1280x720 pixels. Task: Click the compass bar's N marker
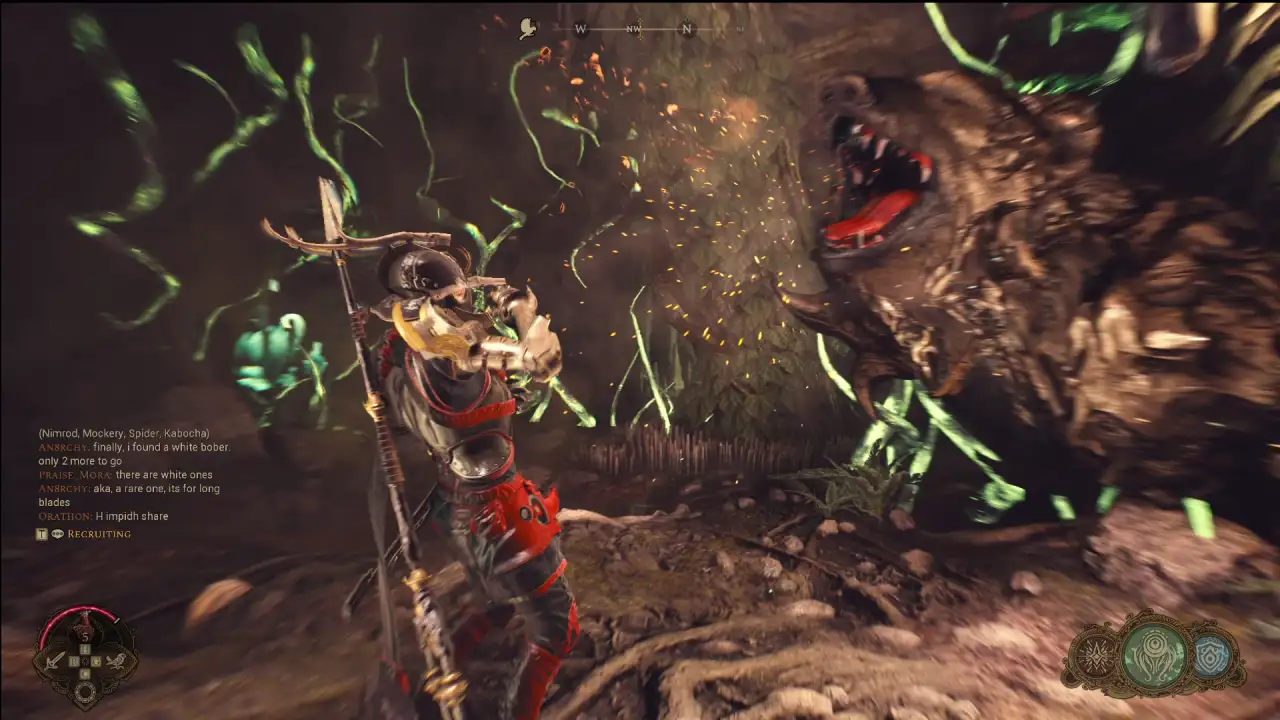coord(687,29)
